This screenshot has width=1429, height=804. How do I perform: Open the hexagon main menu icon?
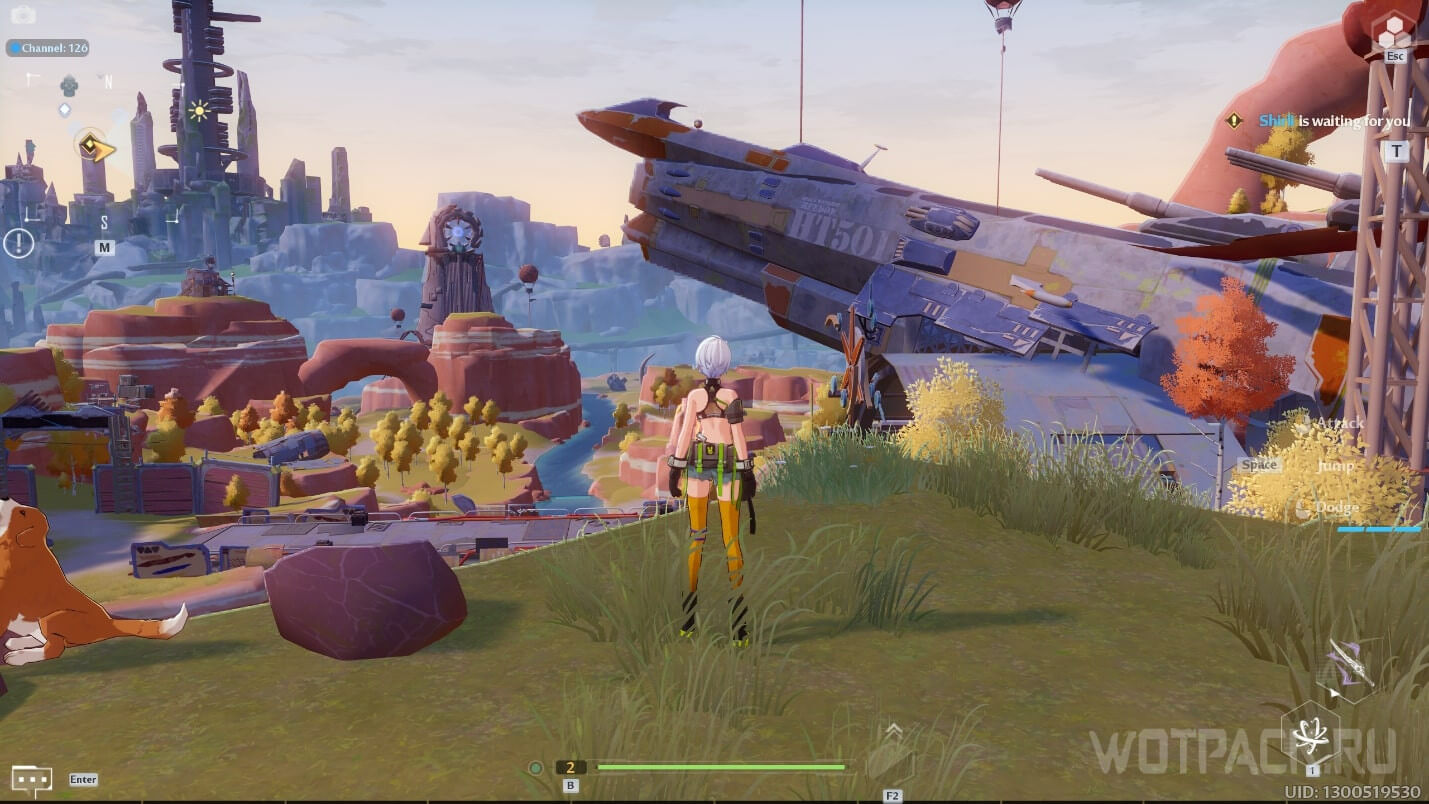click(1394, 32)
